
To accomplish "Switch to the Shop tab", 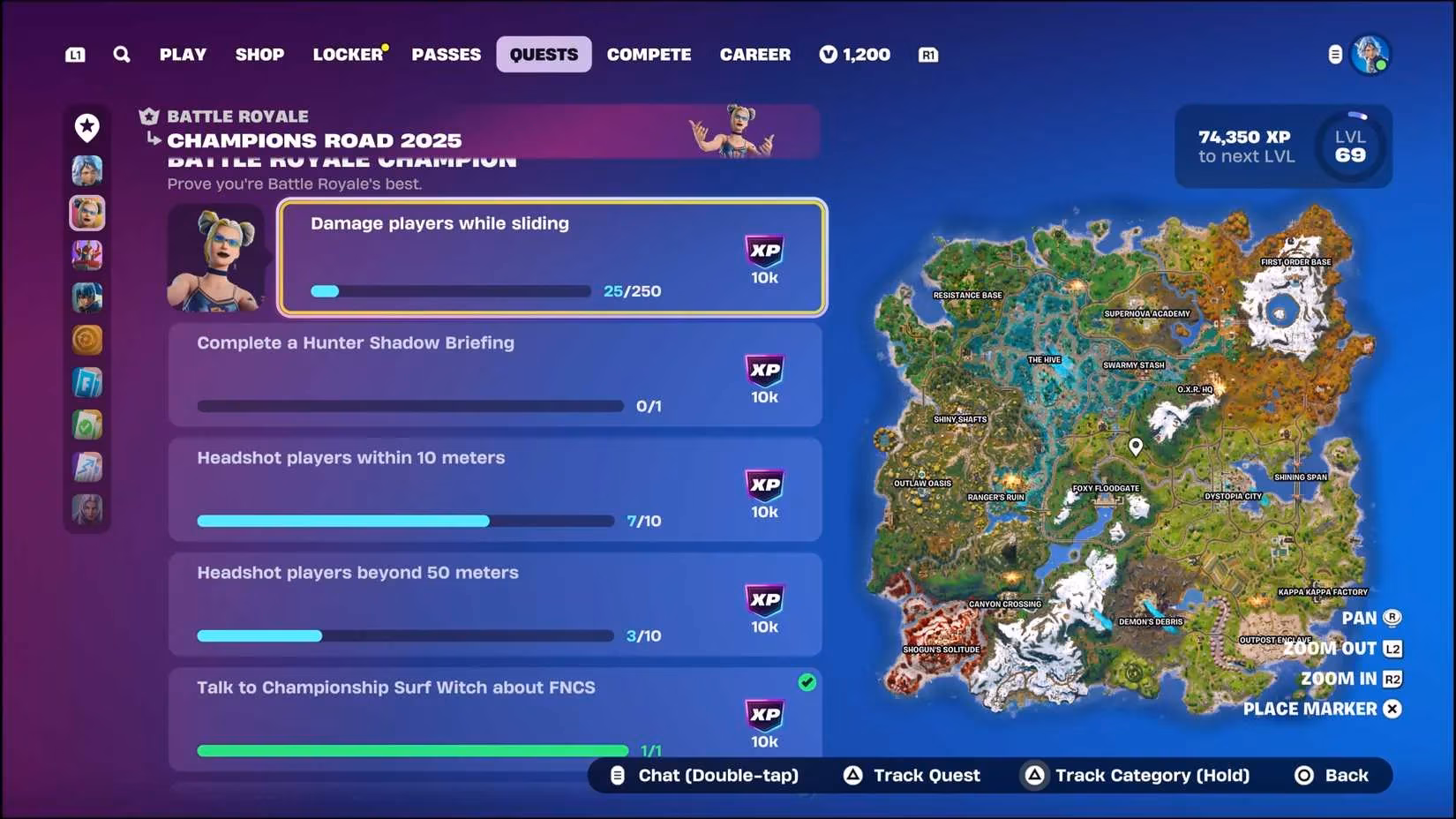I will point(259,55).
